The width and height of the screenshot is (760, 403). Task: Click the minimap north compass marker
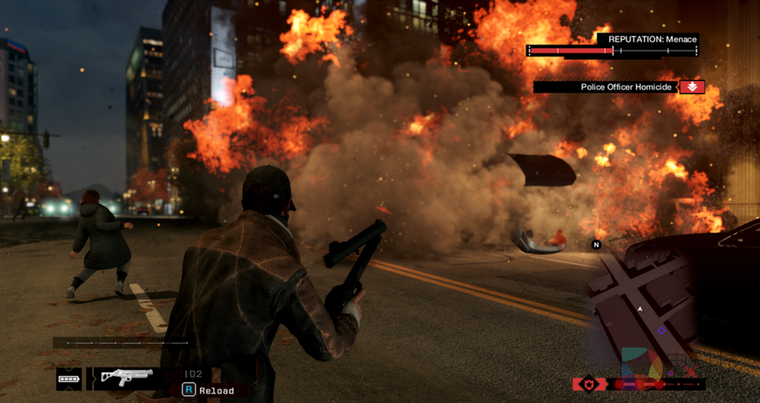(x=596, y=244)
